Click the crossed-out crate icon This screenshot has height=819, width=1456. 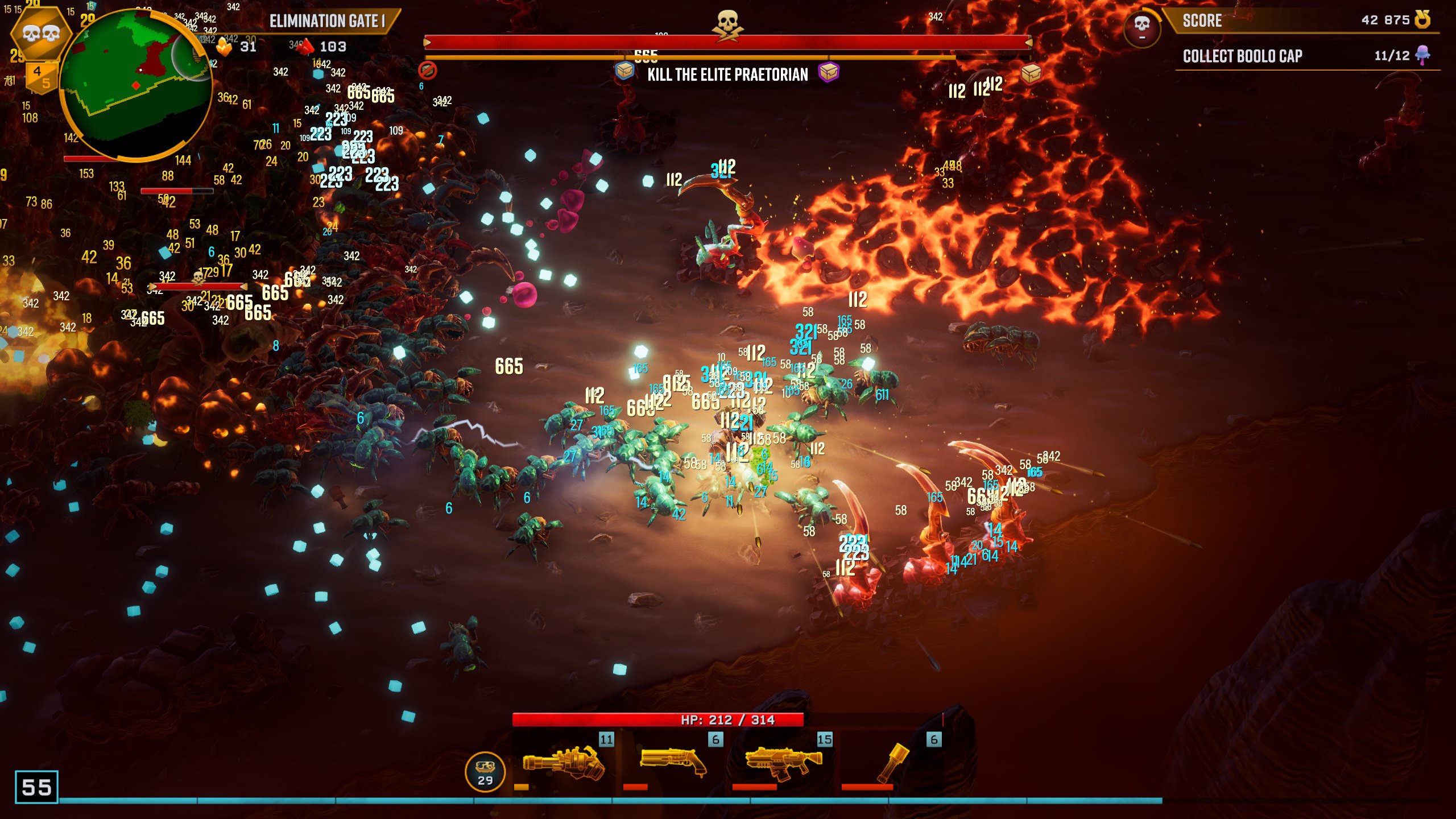click(427, 71)
